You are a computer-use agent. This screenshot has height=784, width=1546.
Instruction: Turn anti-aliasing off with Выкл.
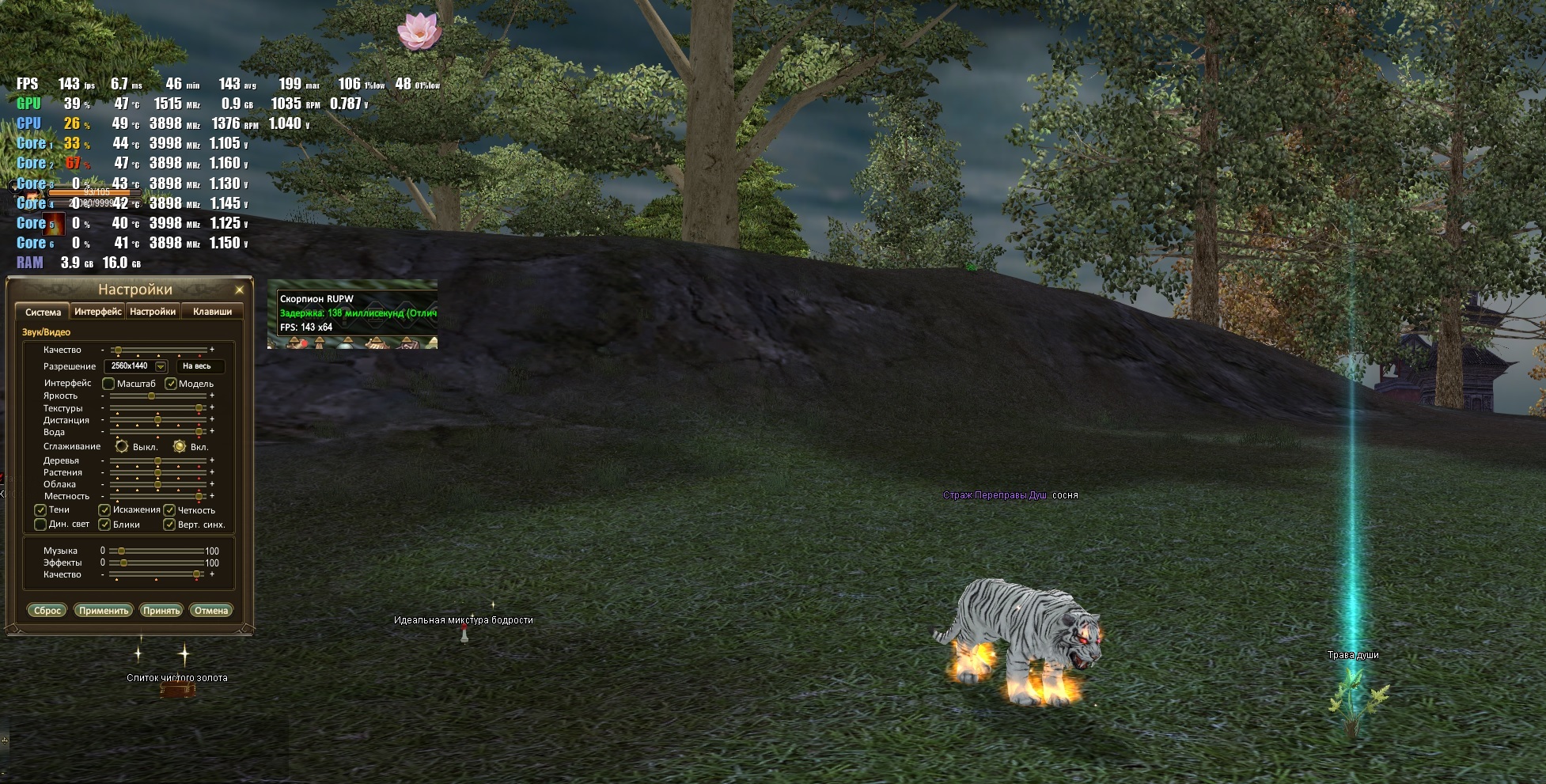coord(122,446)
